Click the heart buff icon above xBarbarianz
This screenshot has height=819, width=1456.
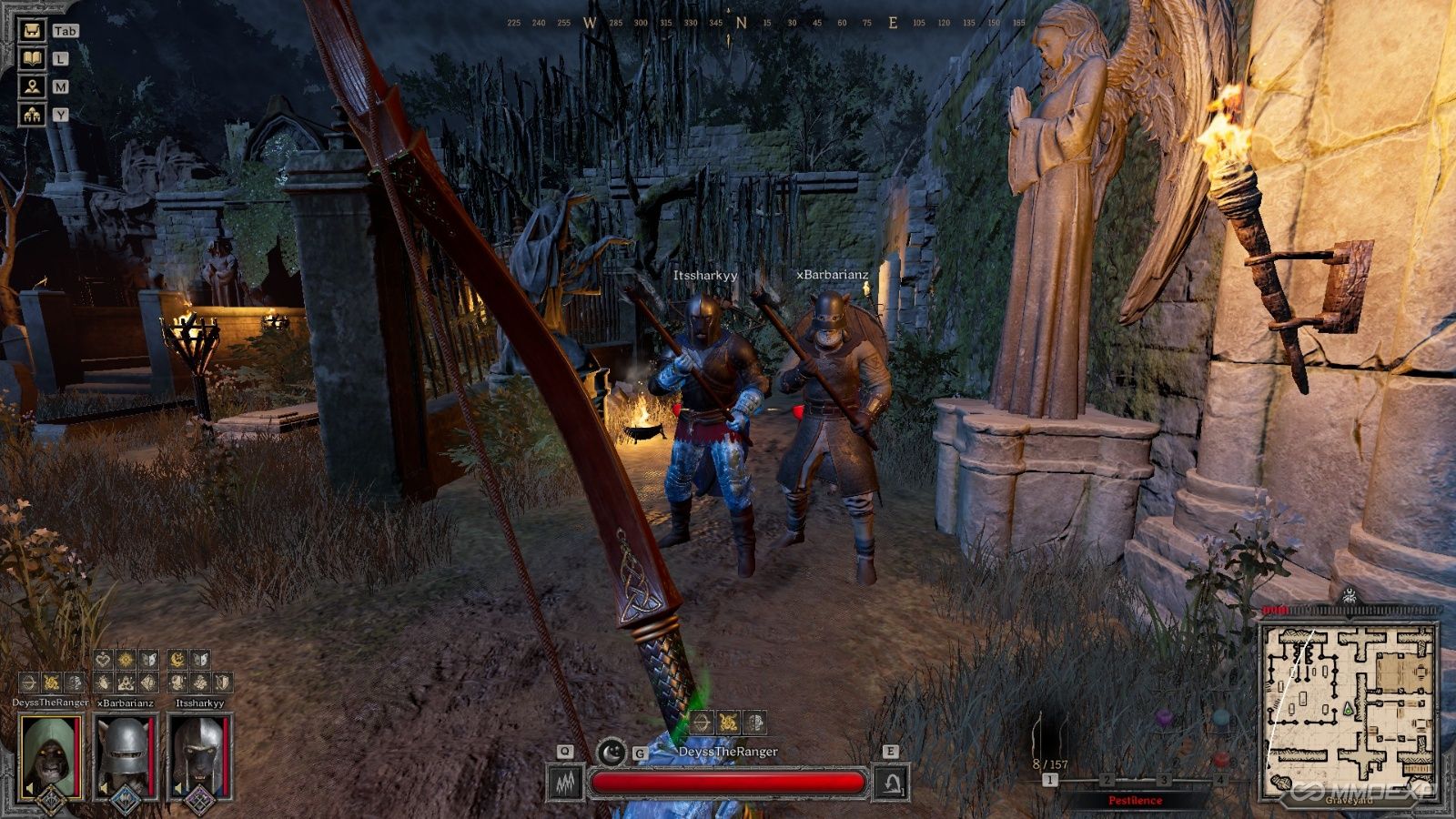coord(103,658)
